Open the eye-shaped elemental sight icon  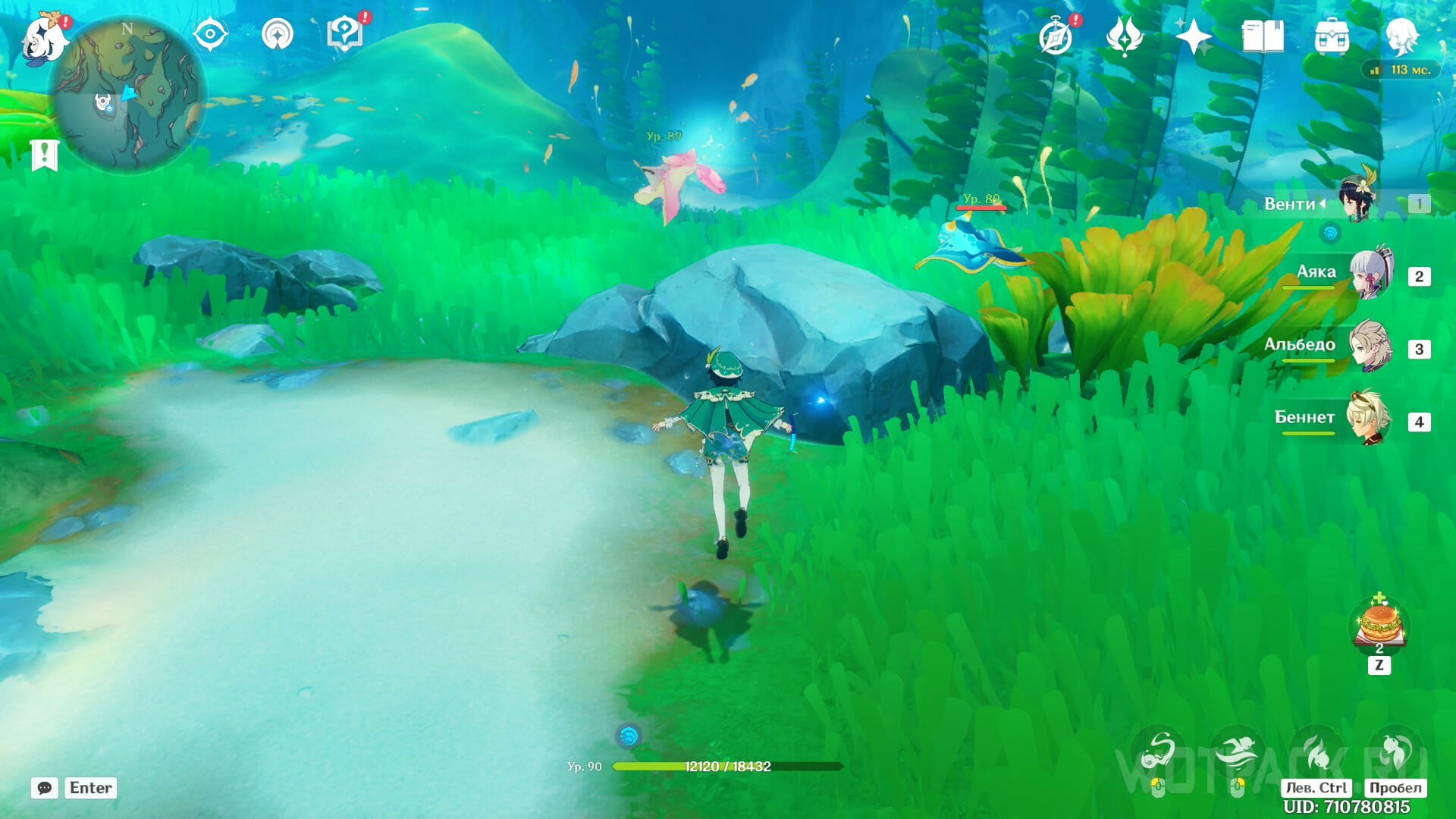210,35
